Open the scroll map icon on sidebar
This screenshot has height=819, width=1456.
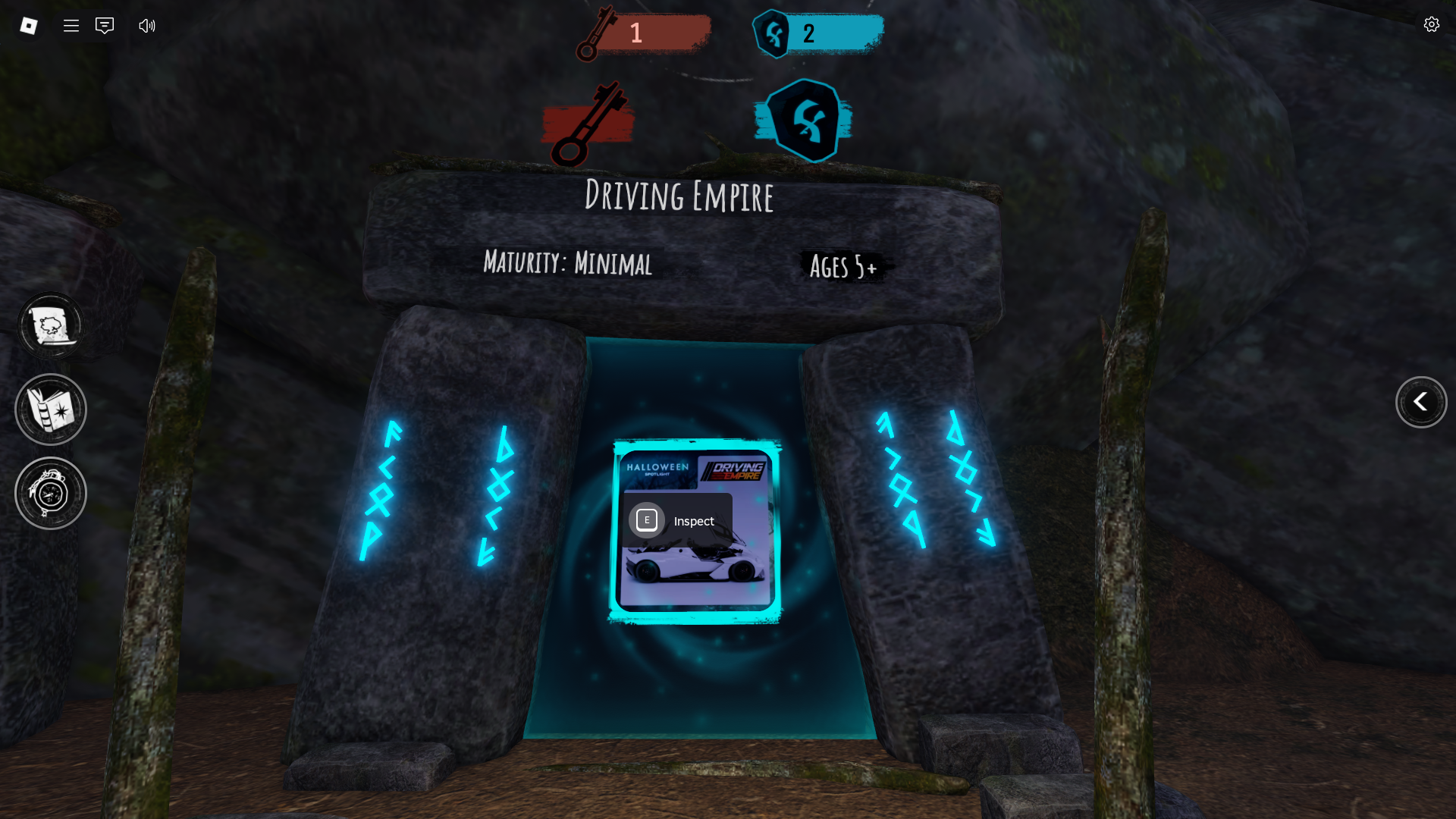(50, 325)
